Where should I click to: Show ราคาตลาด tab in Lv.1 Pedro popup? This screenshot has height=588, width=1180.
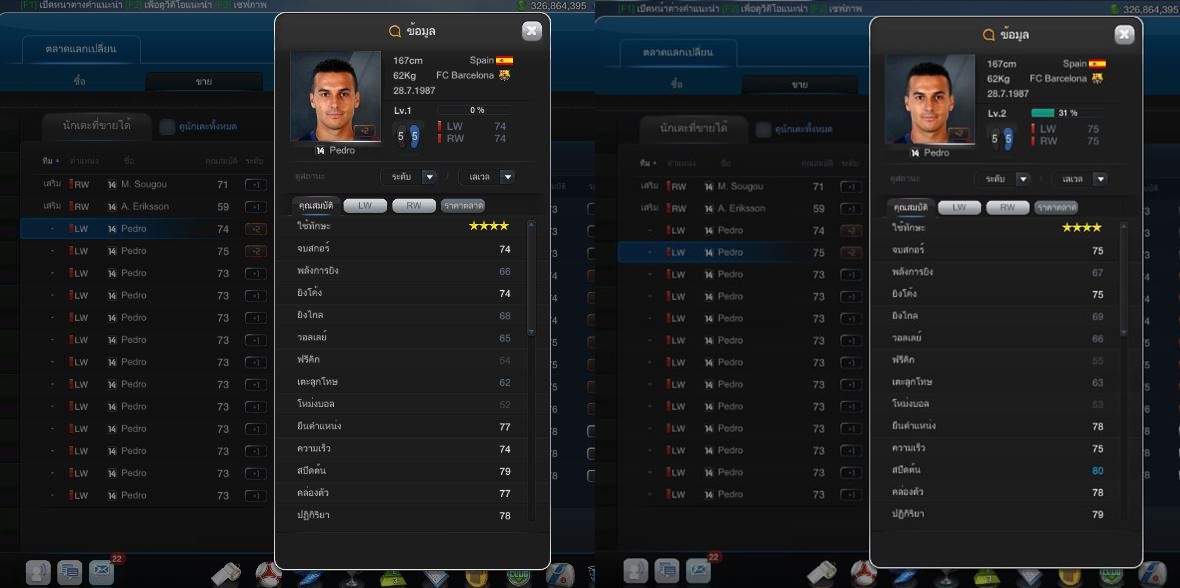point(463,205)
